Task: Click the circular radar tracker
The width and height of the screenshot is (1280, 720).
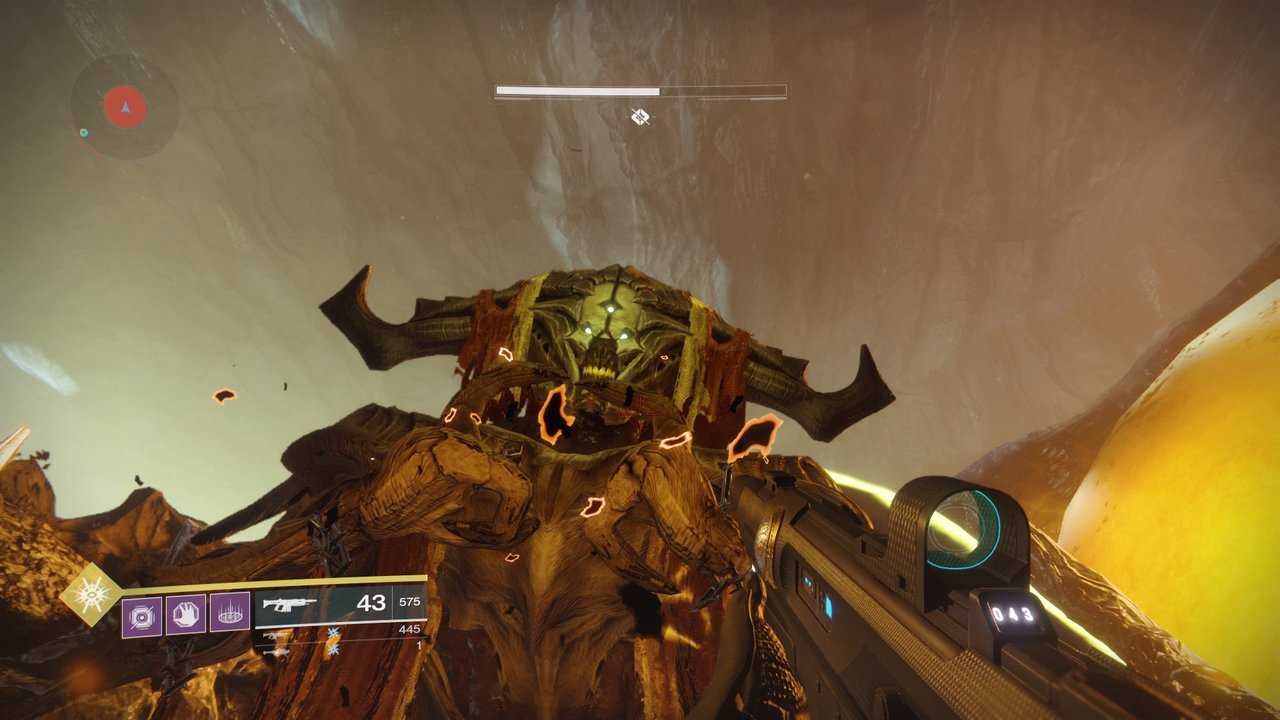Action: point(125,106)
